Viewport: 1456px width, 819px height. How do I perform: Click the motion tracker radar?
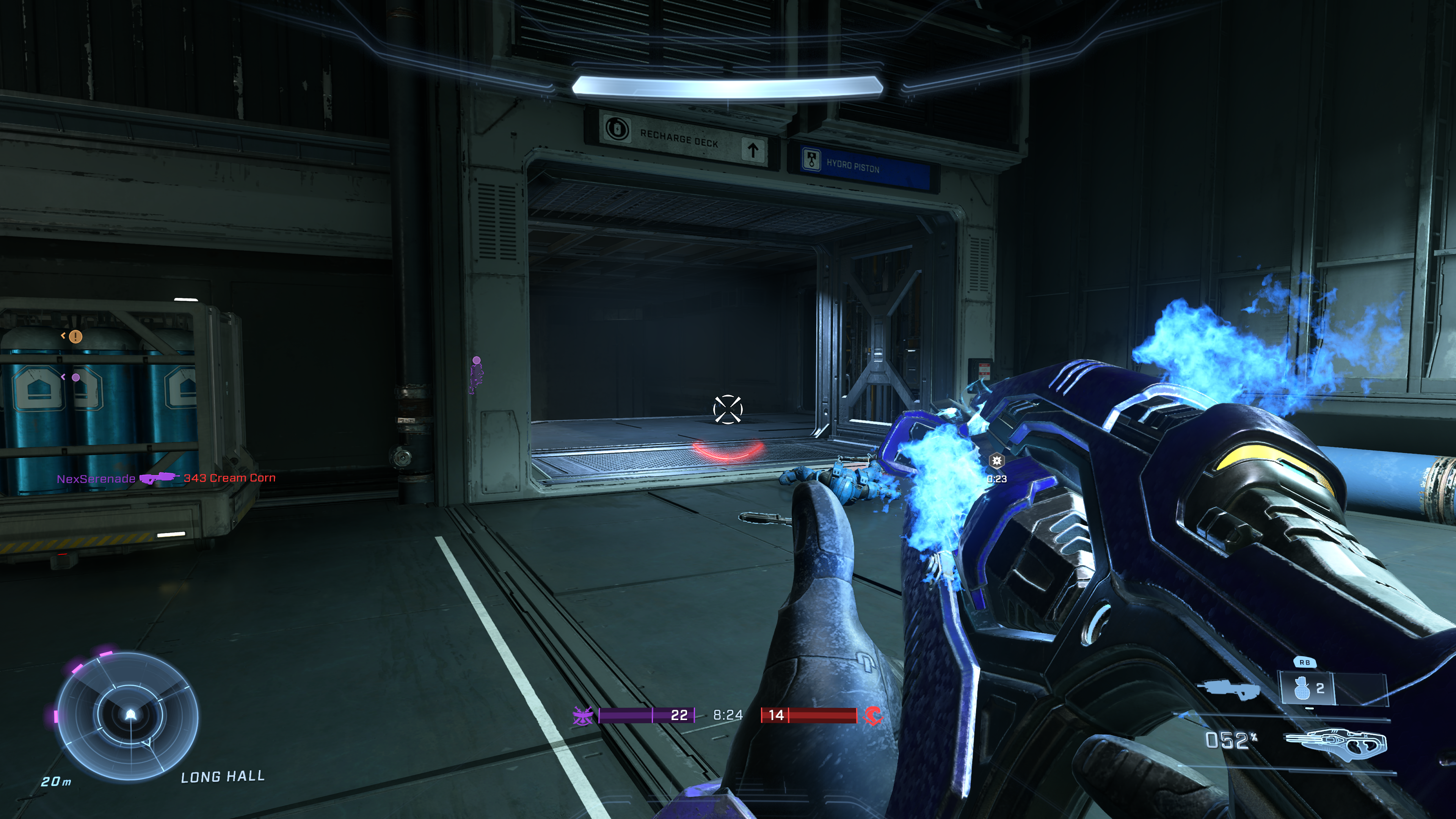[128, 715]
